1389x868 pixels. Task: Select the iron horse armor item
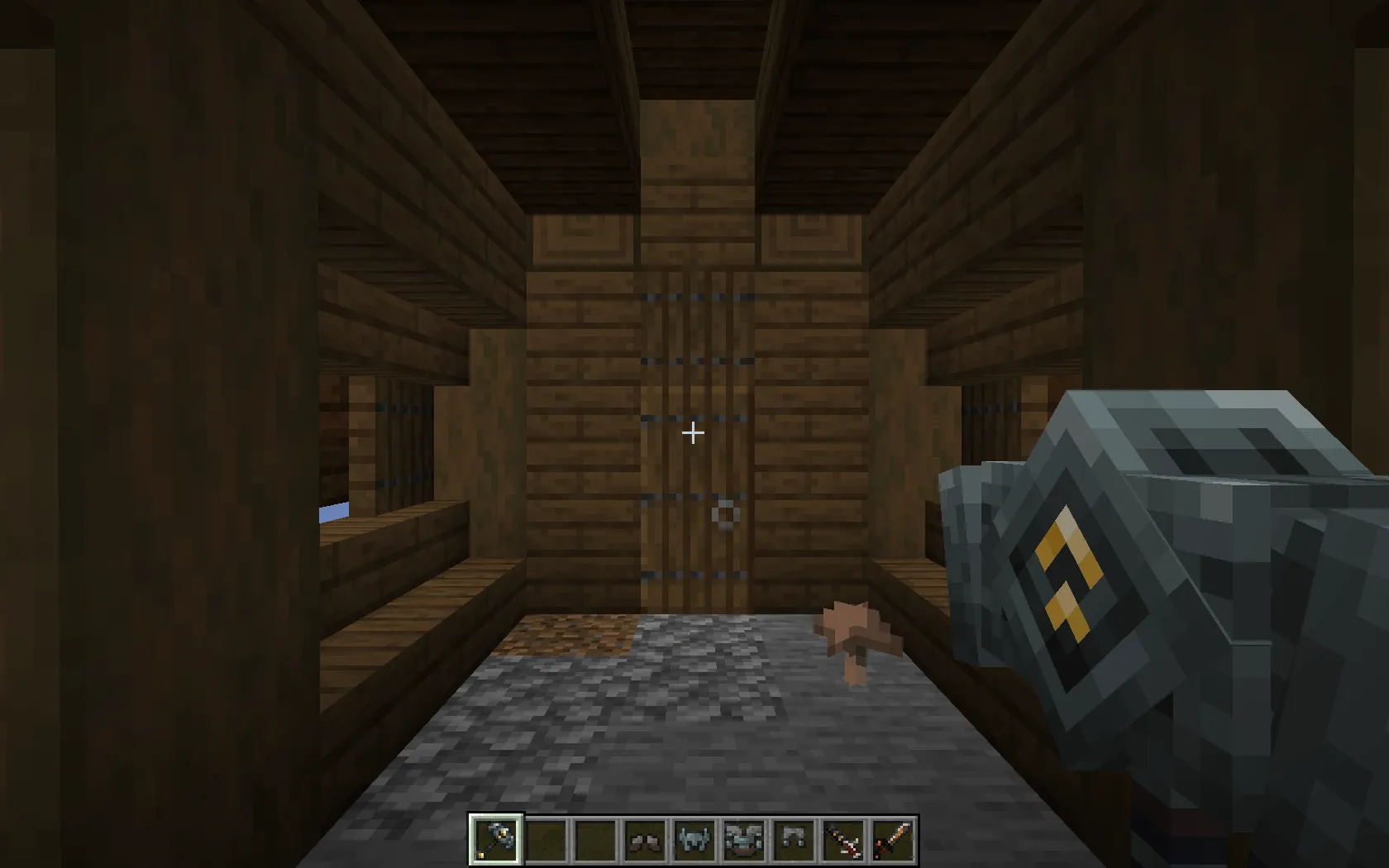tap(694, 841)
